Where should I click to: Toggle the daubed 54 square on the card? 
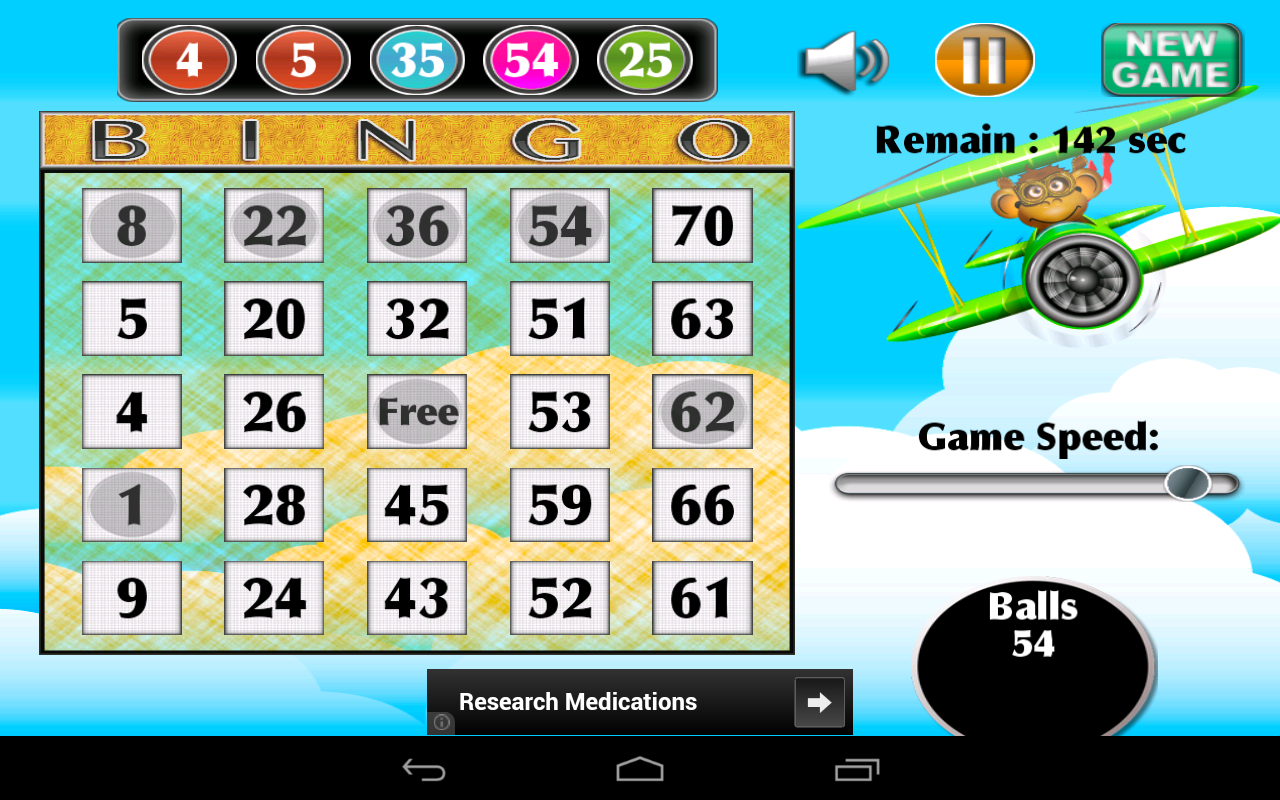(559, 226)
